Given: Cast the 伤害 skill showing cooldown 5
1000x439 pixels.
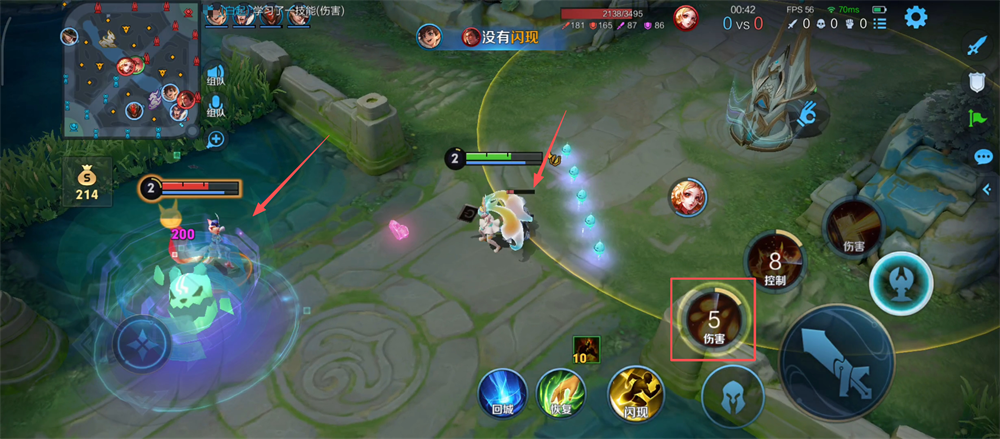Looking at the screenshot, I should tap(714, 319).
